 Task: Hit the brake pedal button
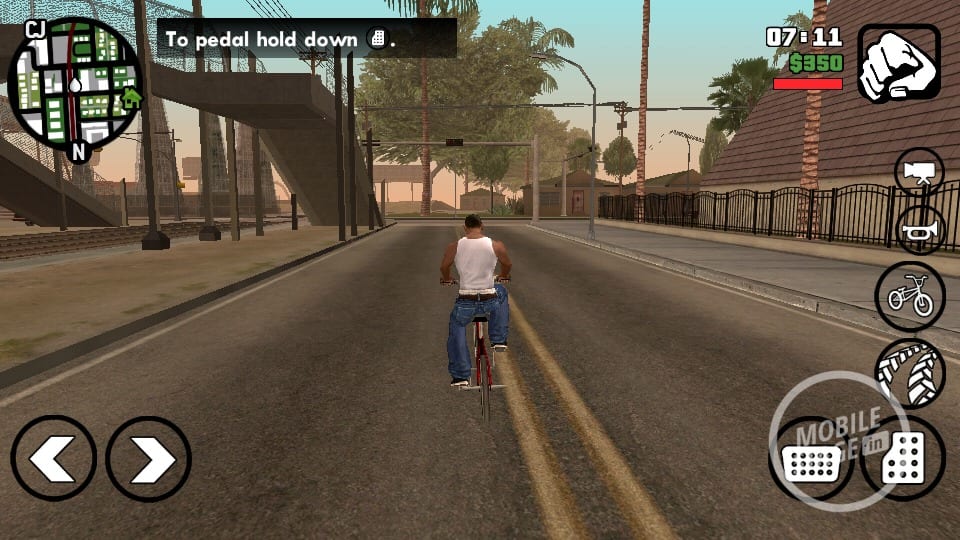coord(810,461)
